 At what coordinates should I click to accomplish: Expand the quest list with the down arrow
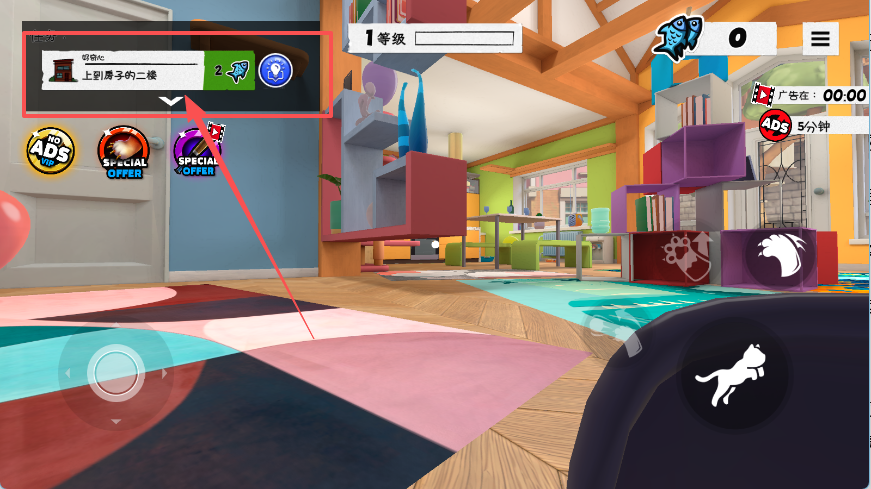point(172,101)
